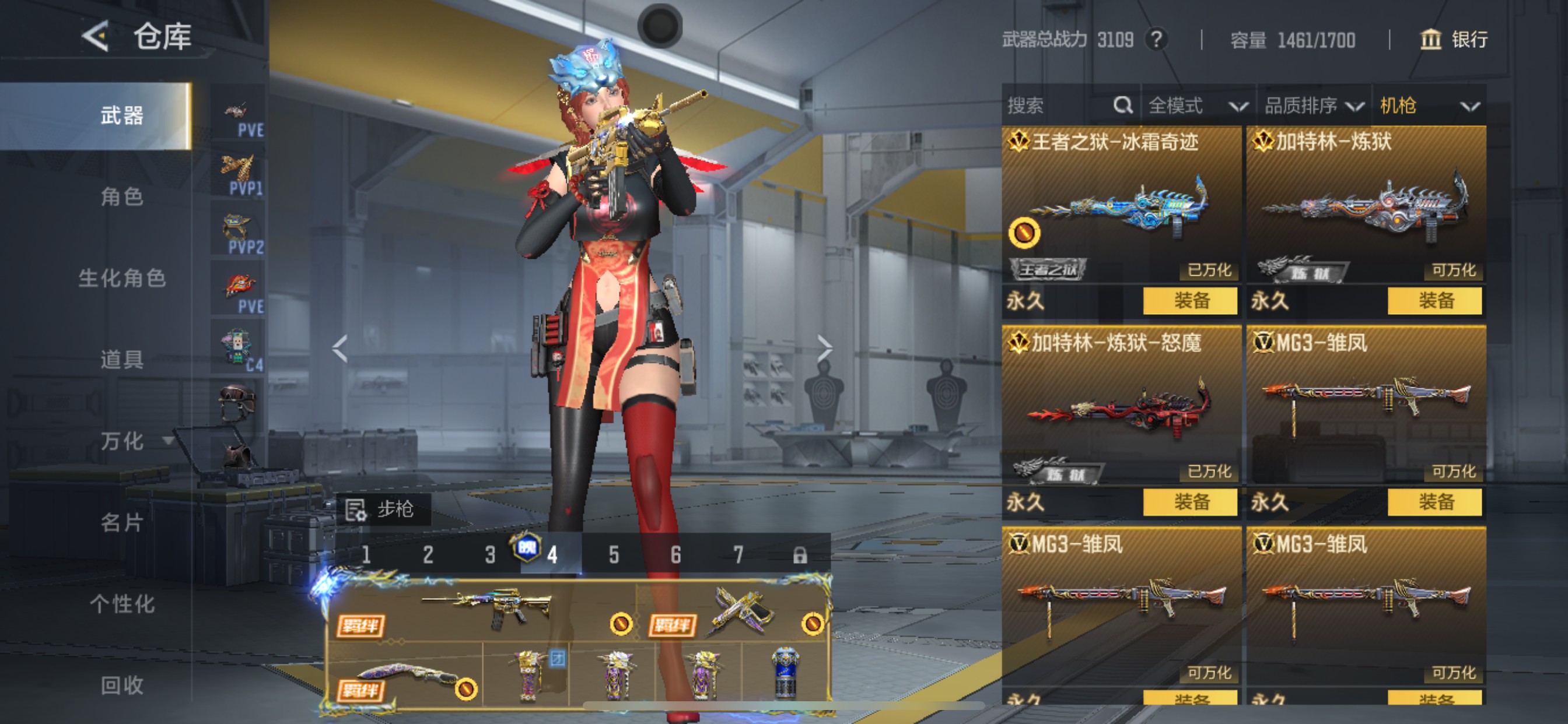
Task: Equip the 加特林-炼狱-怒魔 machine gun
Action: coord(1190,502)
